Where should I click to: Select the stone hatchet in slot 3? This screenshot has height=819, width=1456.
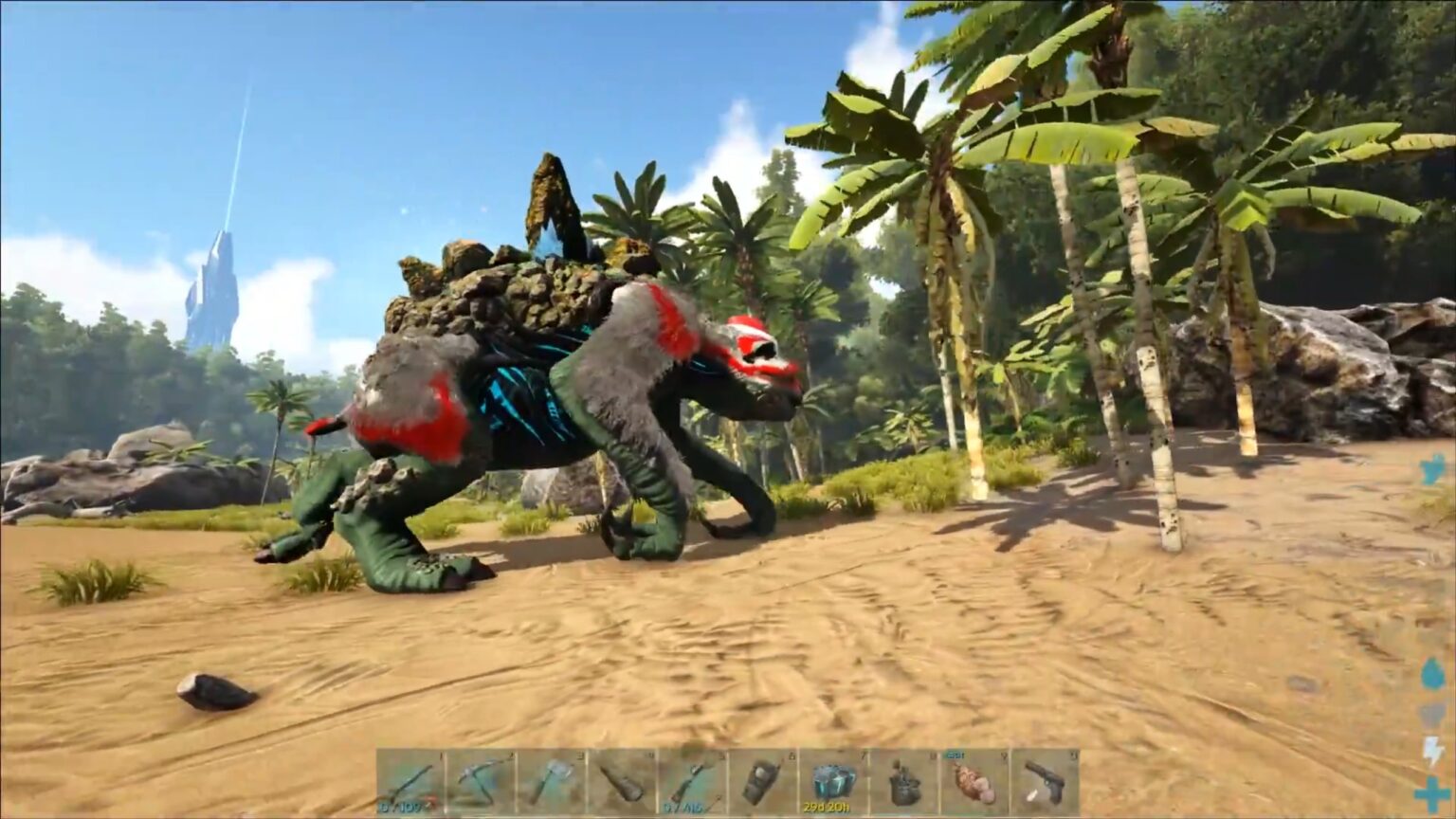(555, 782)
